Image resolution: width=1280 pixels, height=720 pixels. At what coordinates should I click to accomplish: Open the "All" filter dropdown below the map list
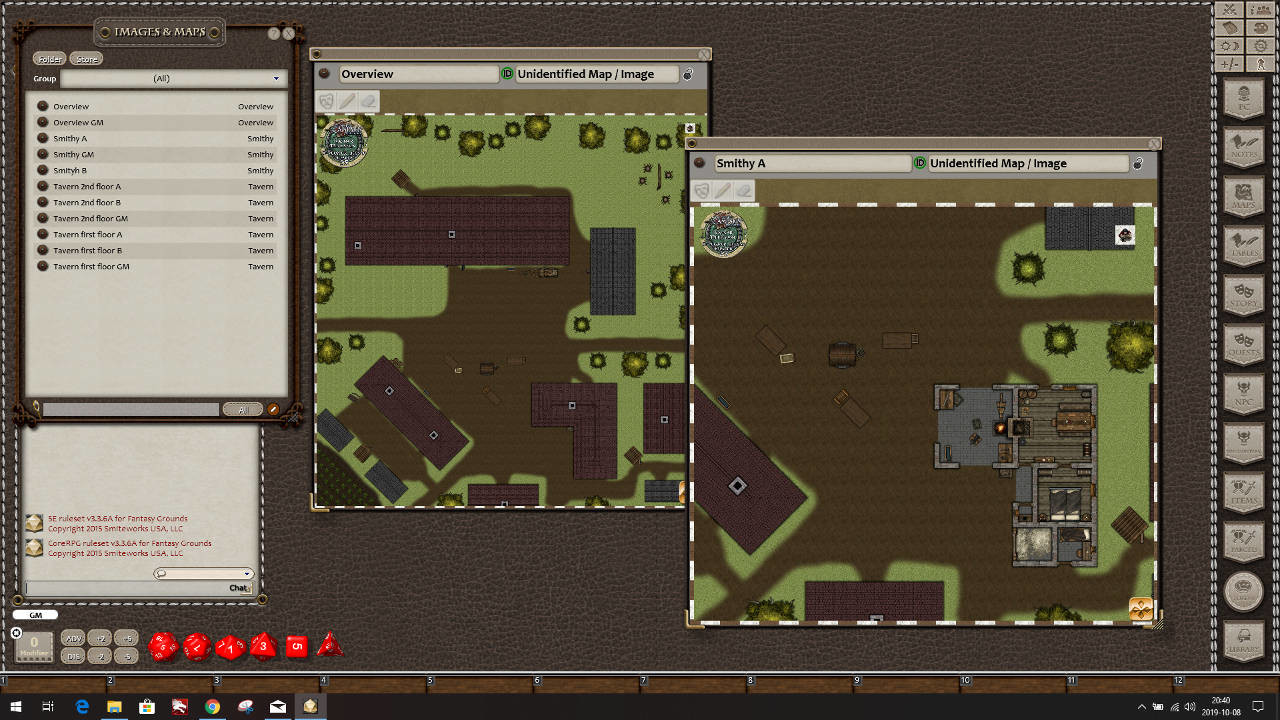pos(242,409)
